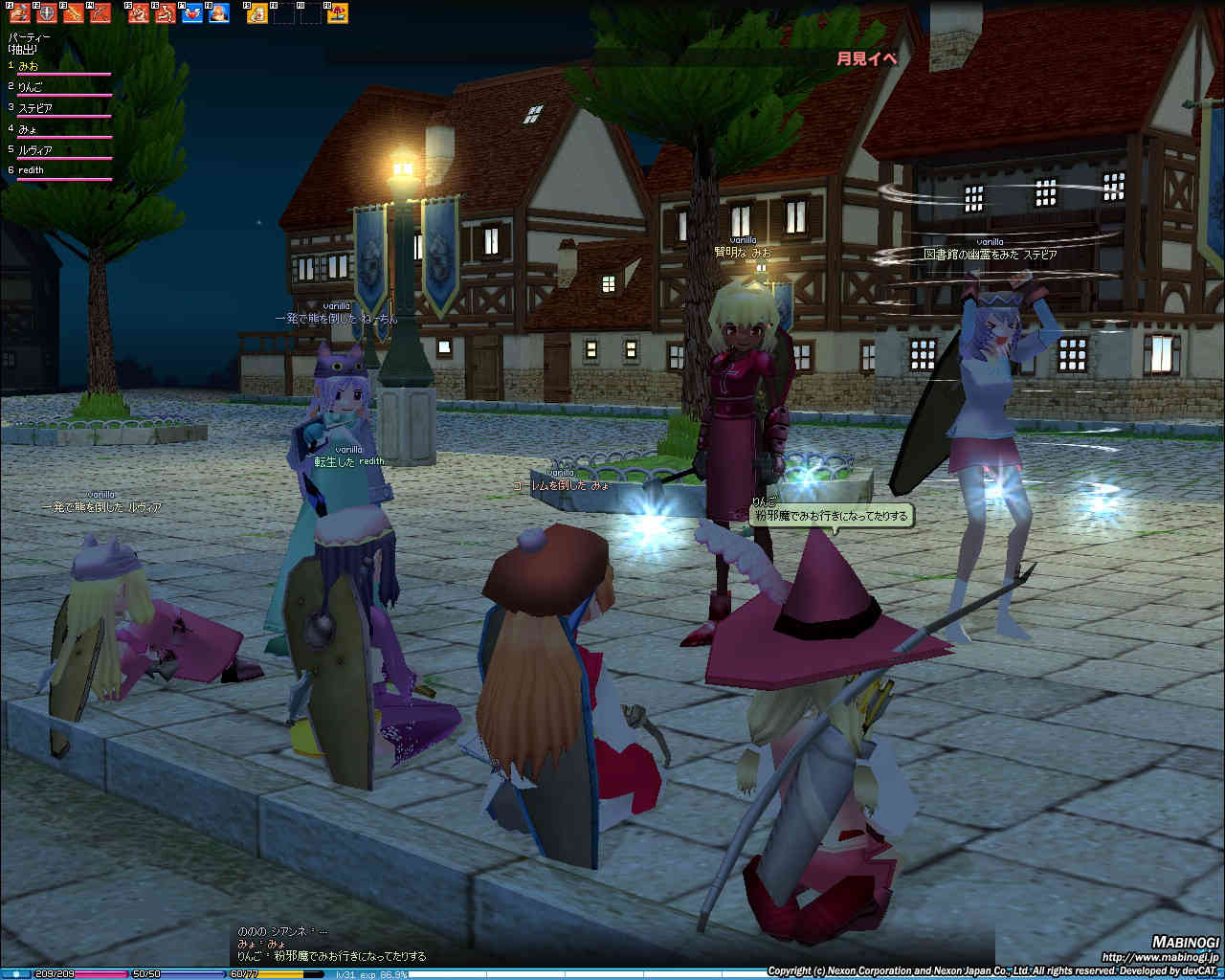Select party member ルヴィア
Image resolution: width=1225 pixels, height=980 pixels.
coord(35,150)
